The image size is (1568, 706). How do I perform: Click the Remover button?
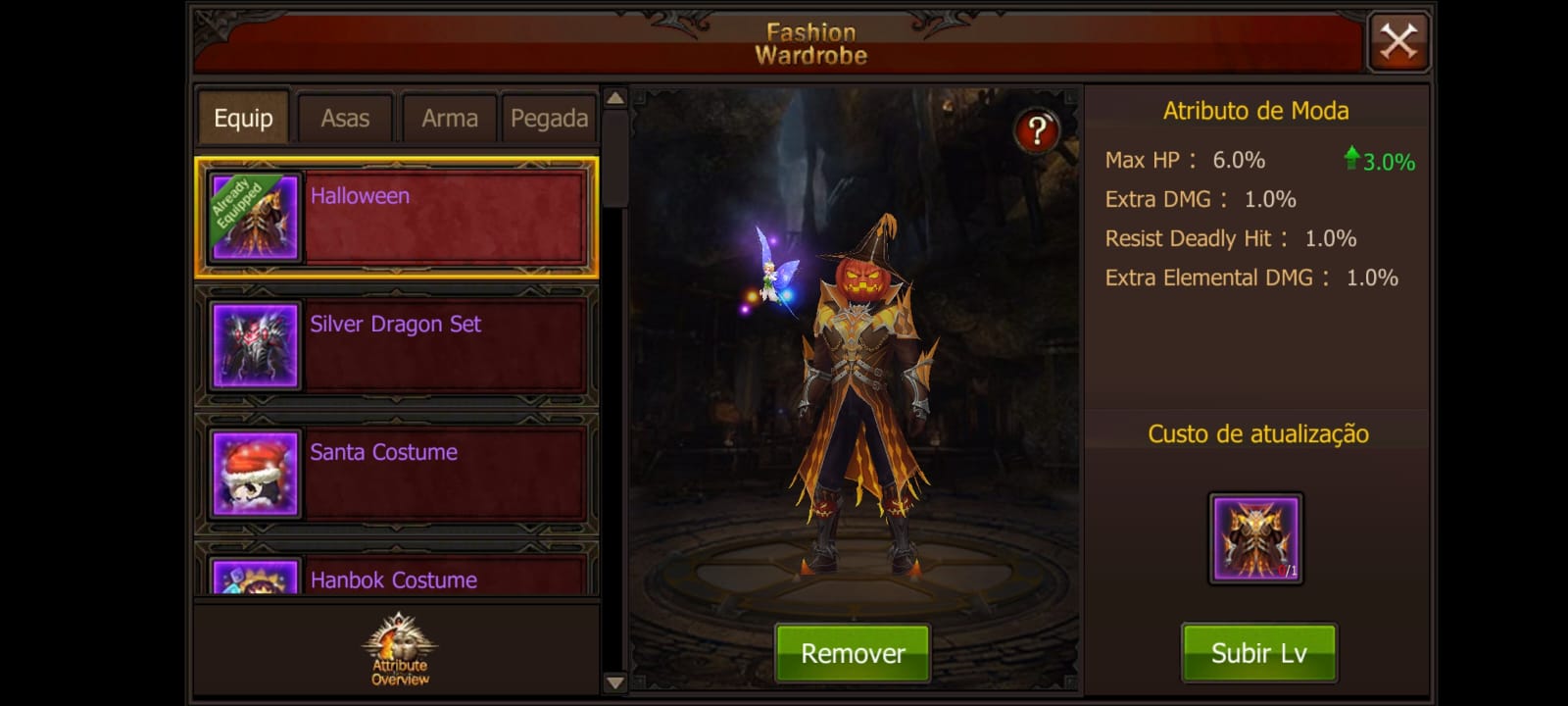pos(853,653)
